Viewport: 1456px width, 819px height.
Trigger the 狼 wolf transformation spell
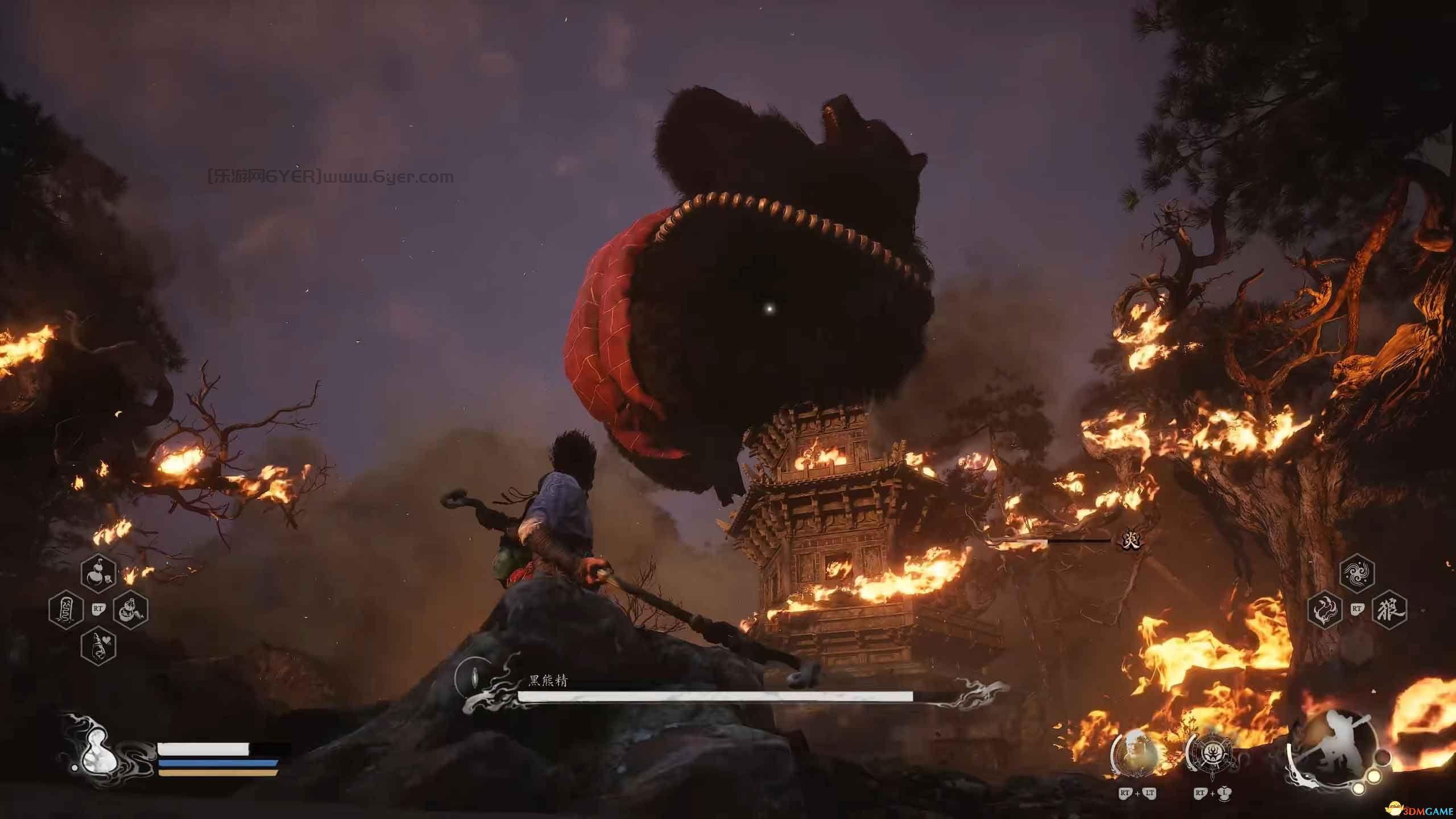click(1390, 610)
